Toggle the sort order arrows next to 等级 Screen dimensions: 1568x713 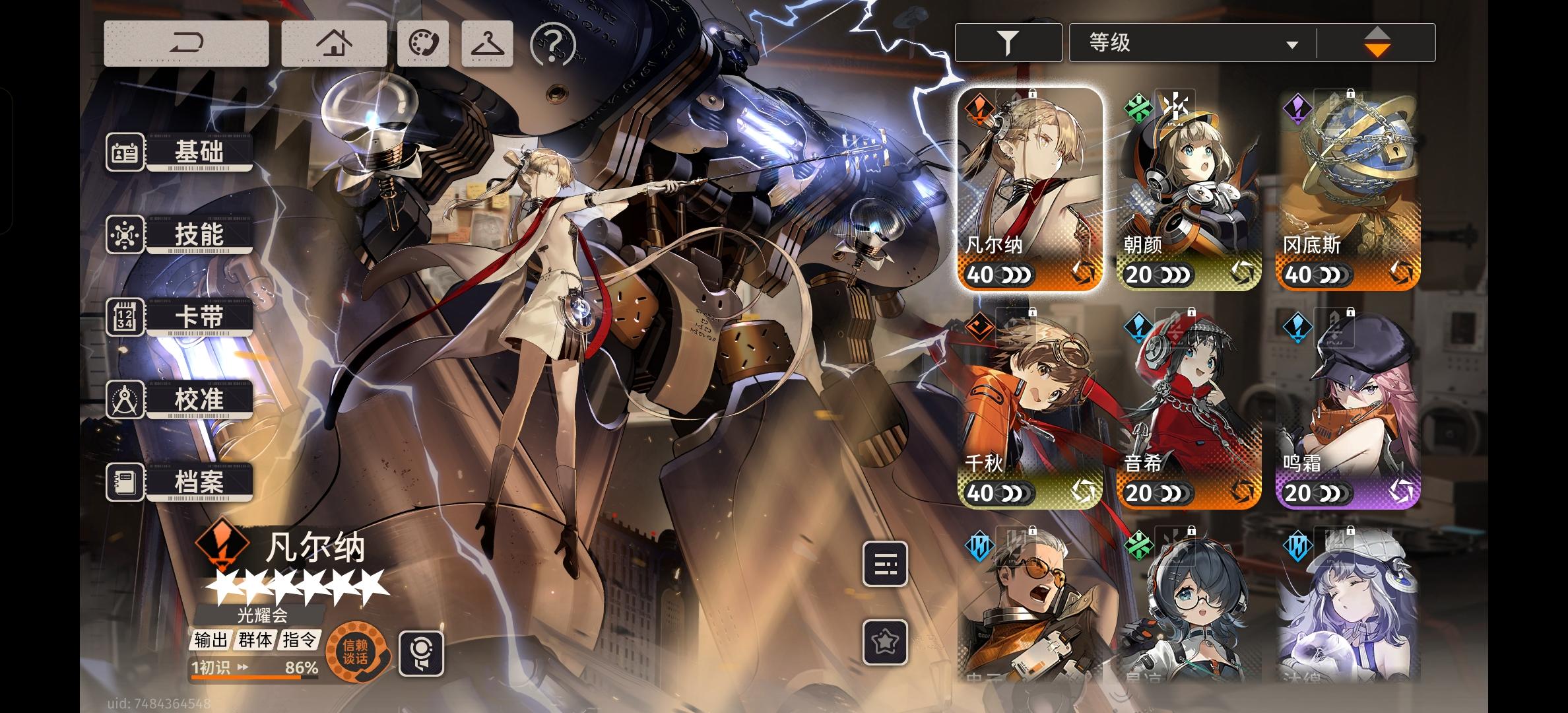[x=1377, y=42]
